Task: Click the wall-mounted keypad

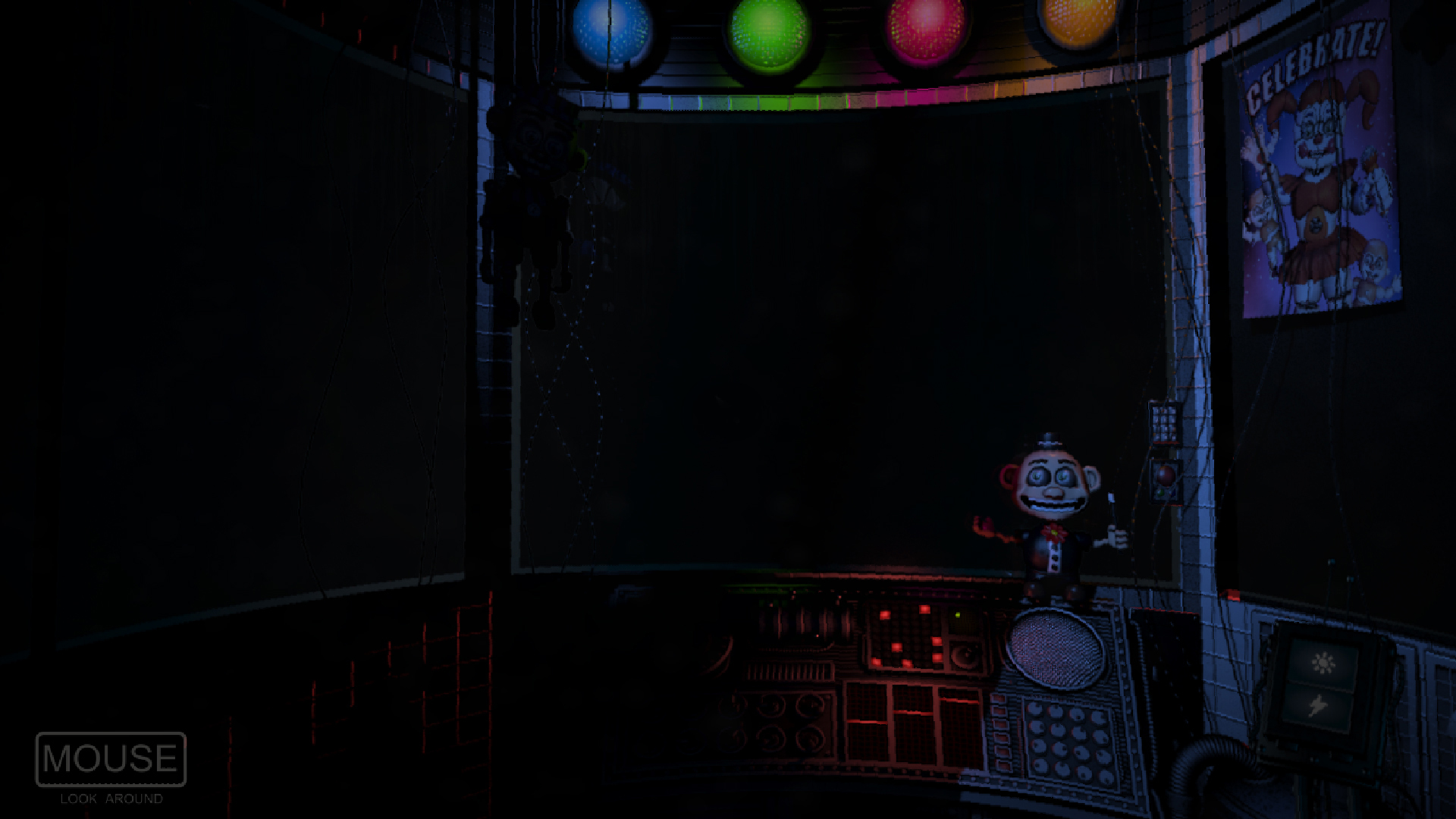Action: (1164, 422)
